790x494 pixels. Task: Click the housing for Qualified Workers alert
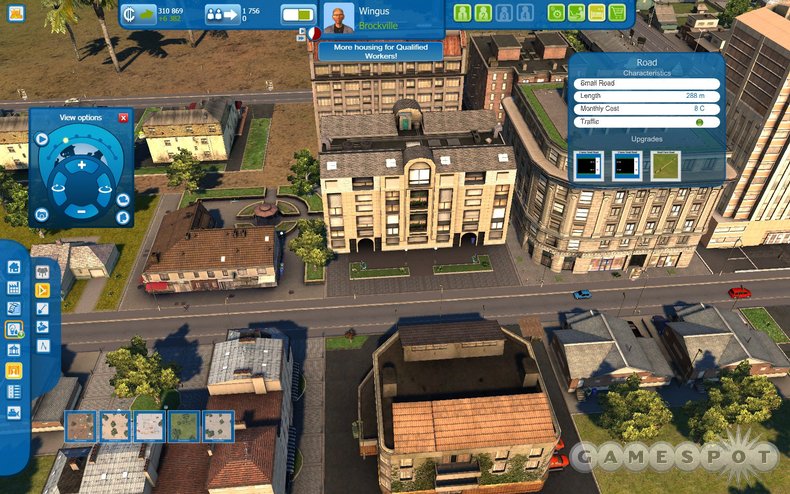[x=379, y=51]
